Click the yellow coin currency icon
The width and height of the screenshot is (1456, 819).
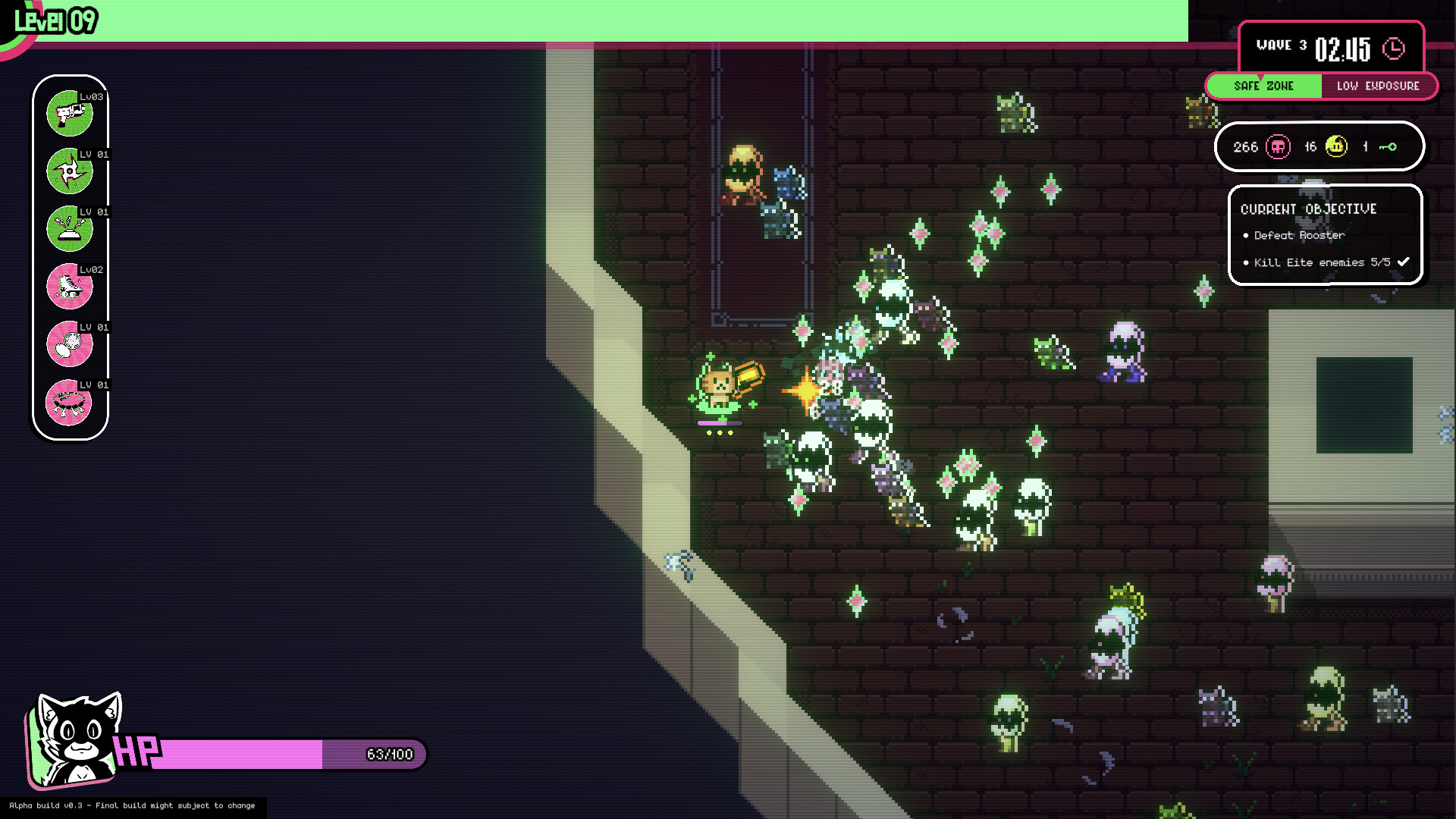tap(1336, 146)
